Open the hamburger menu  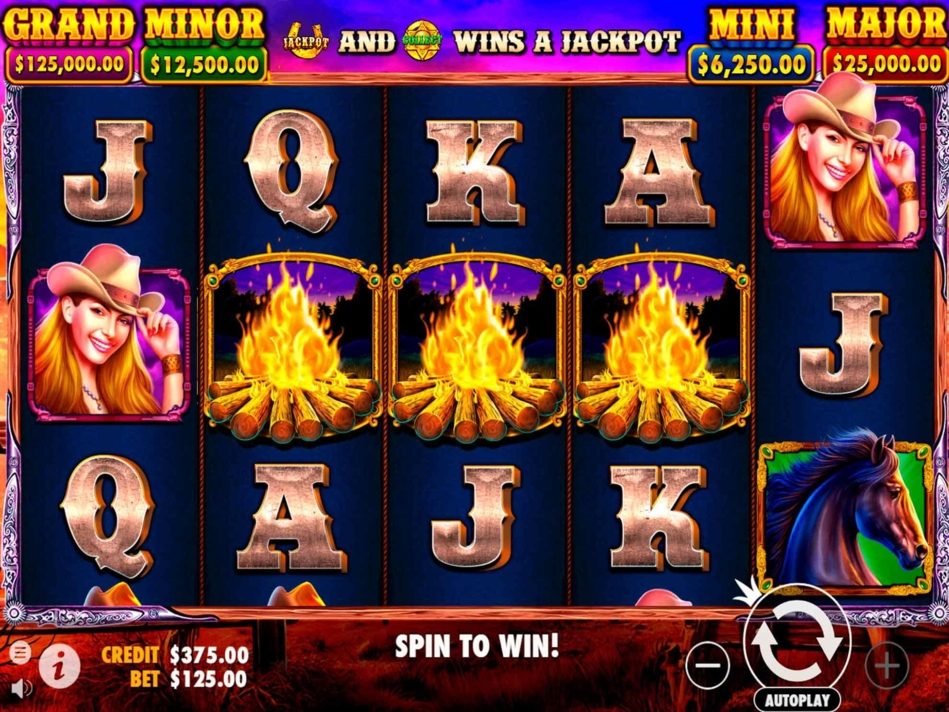pos(21,653)
